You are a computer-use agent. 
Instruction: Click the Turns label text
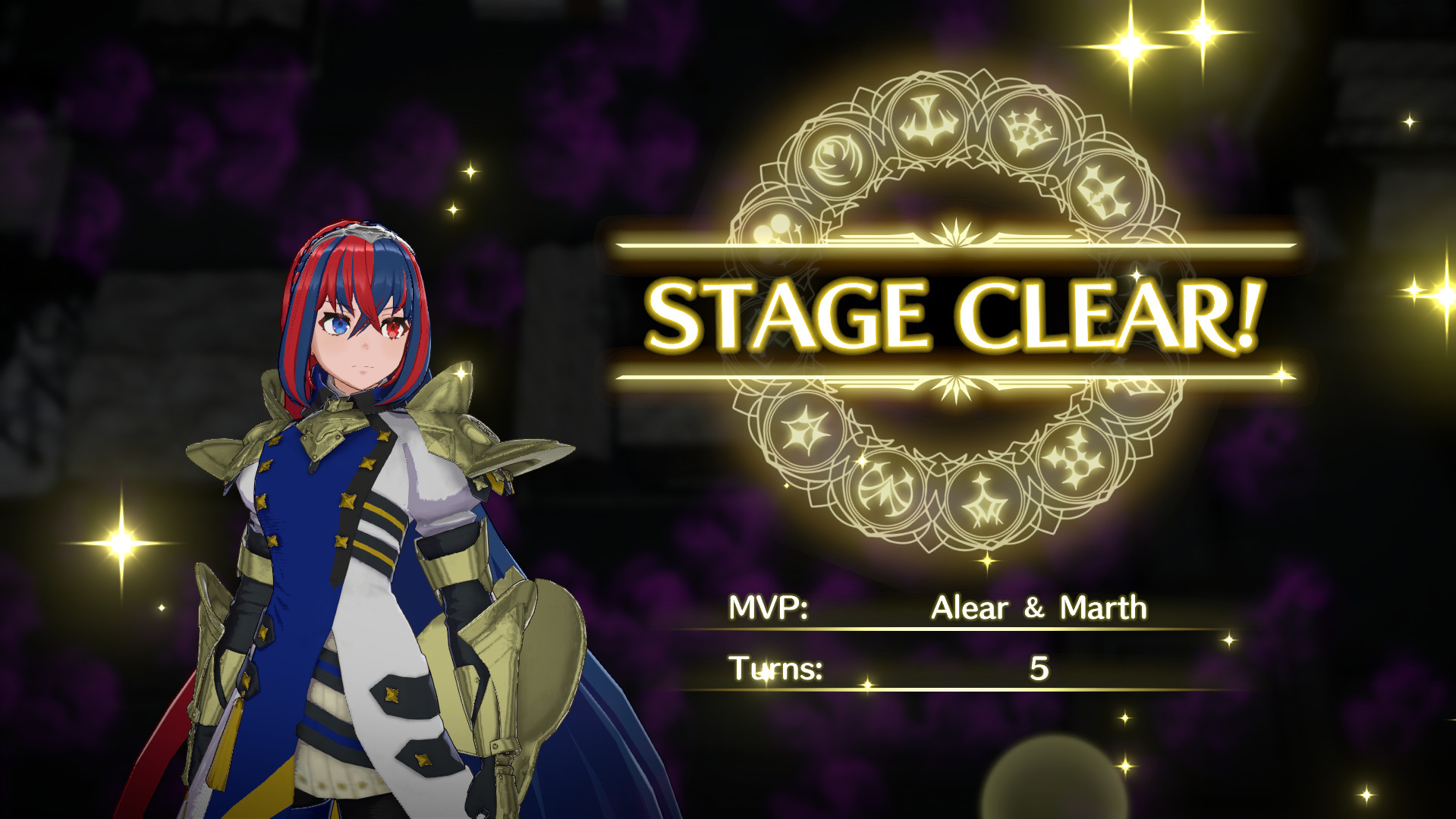775,670
